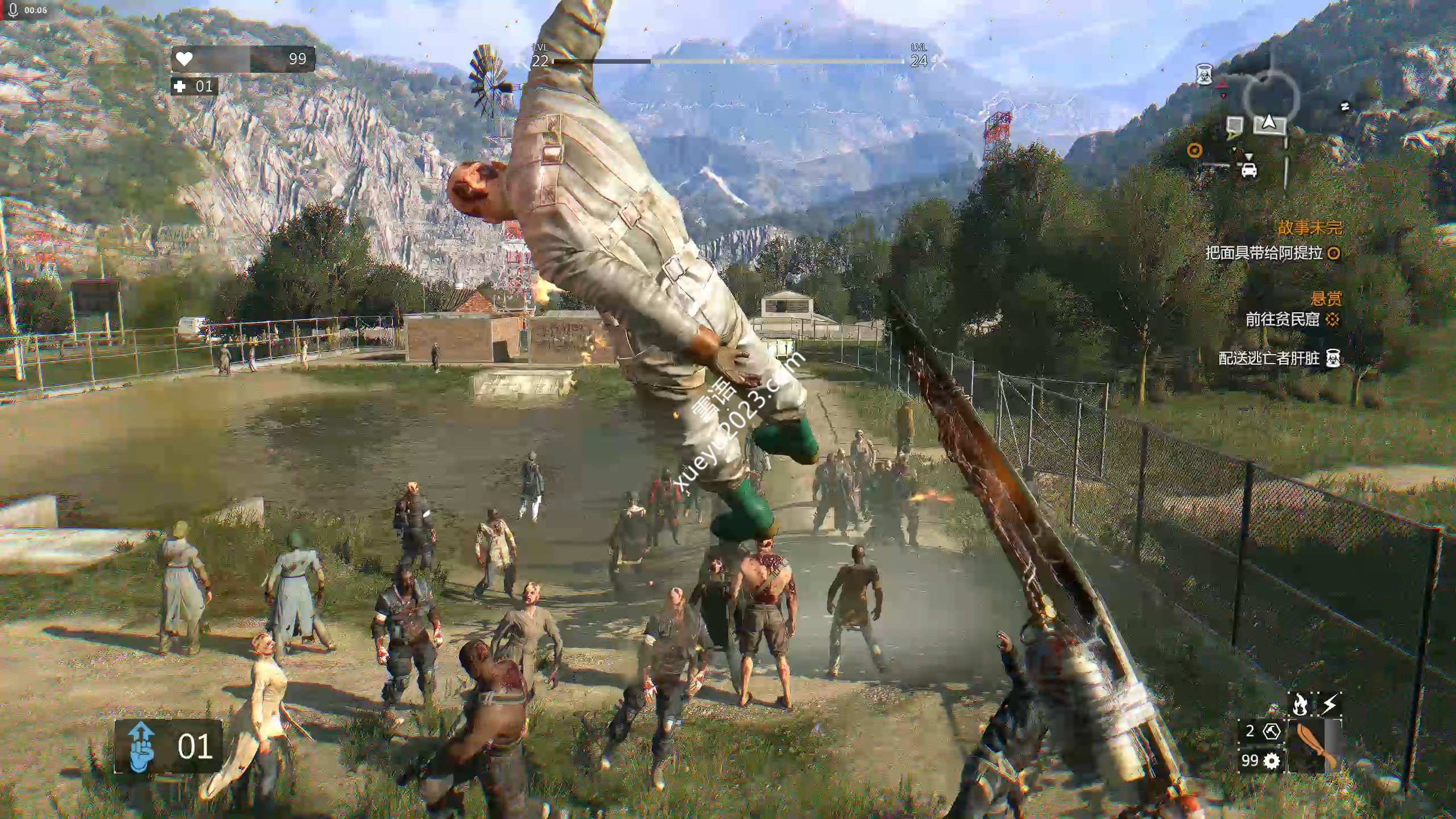Click the white car marker on the minimap
The image size is (1456, 819).
(x=1248, y=169)
